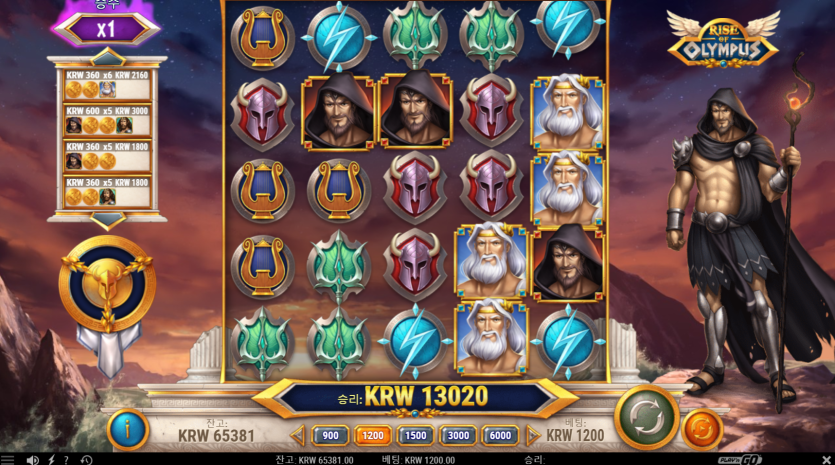
Task: Increase bet with the right arrow
Action: coord(534,435)
